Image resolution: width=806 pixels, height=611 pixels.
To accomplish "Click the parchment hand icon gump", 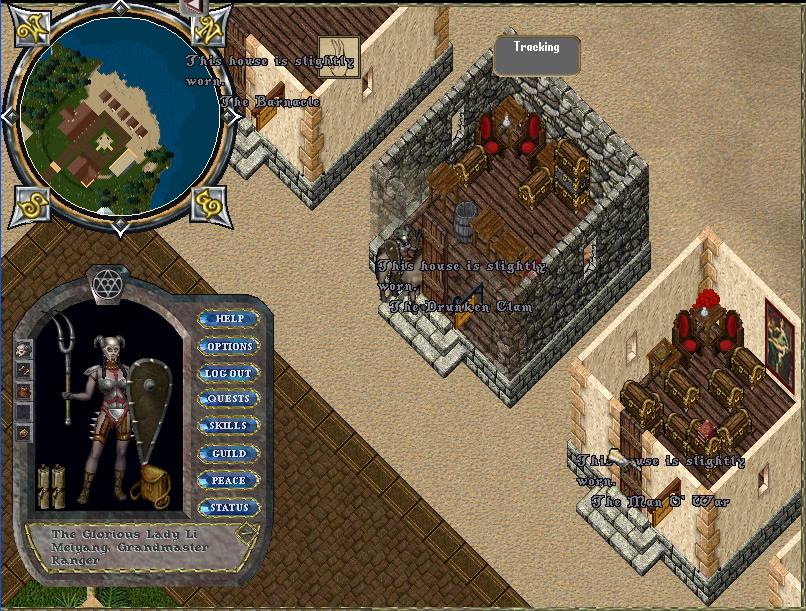I will [339, 57].
